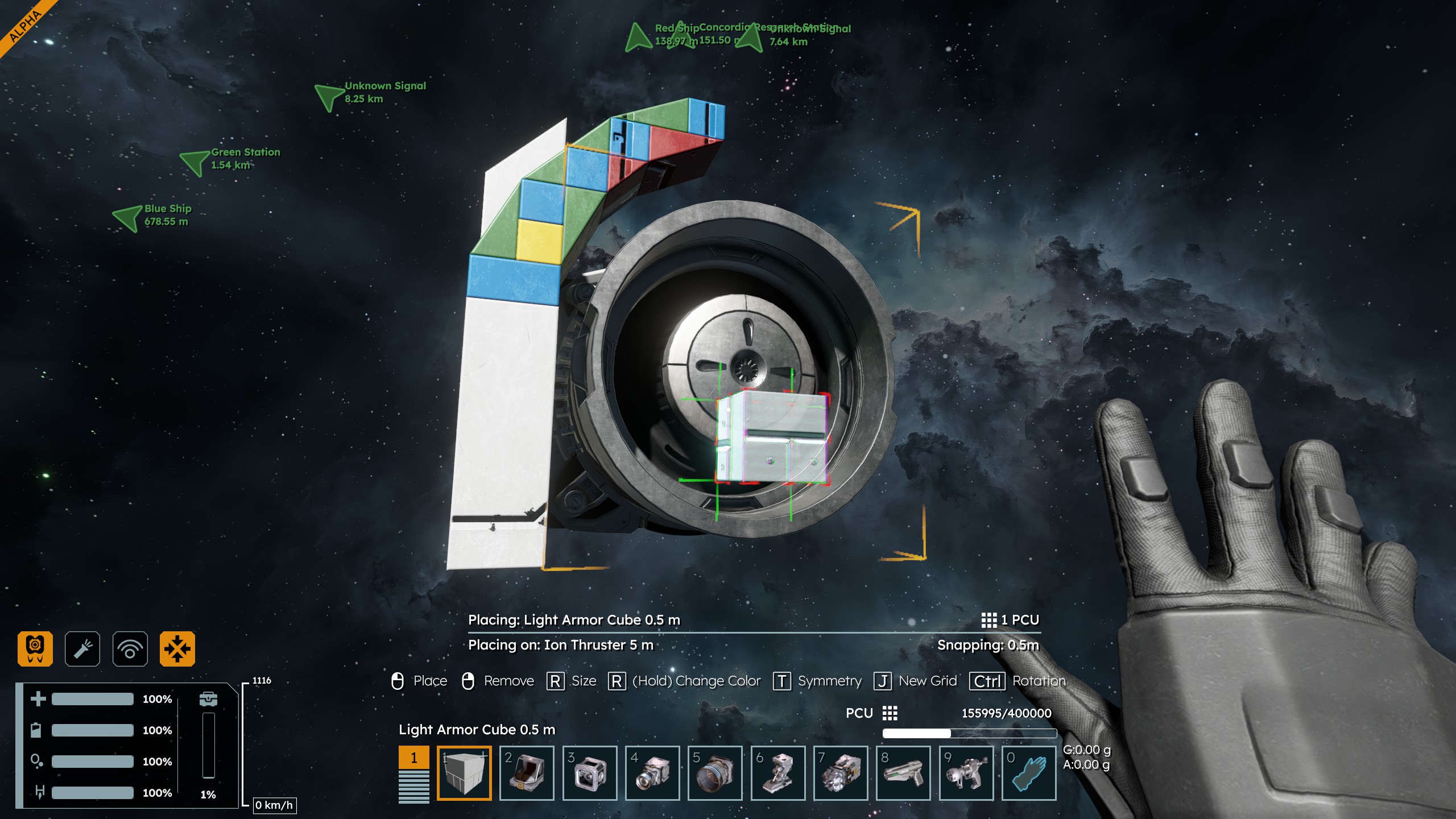Select the Light Armor Cube hotbar slot

(464, 773)
